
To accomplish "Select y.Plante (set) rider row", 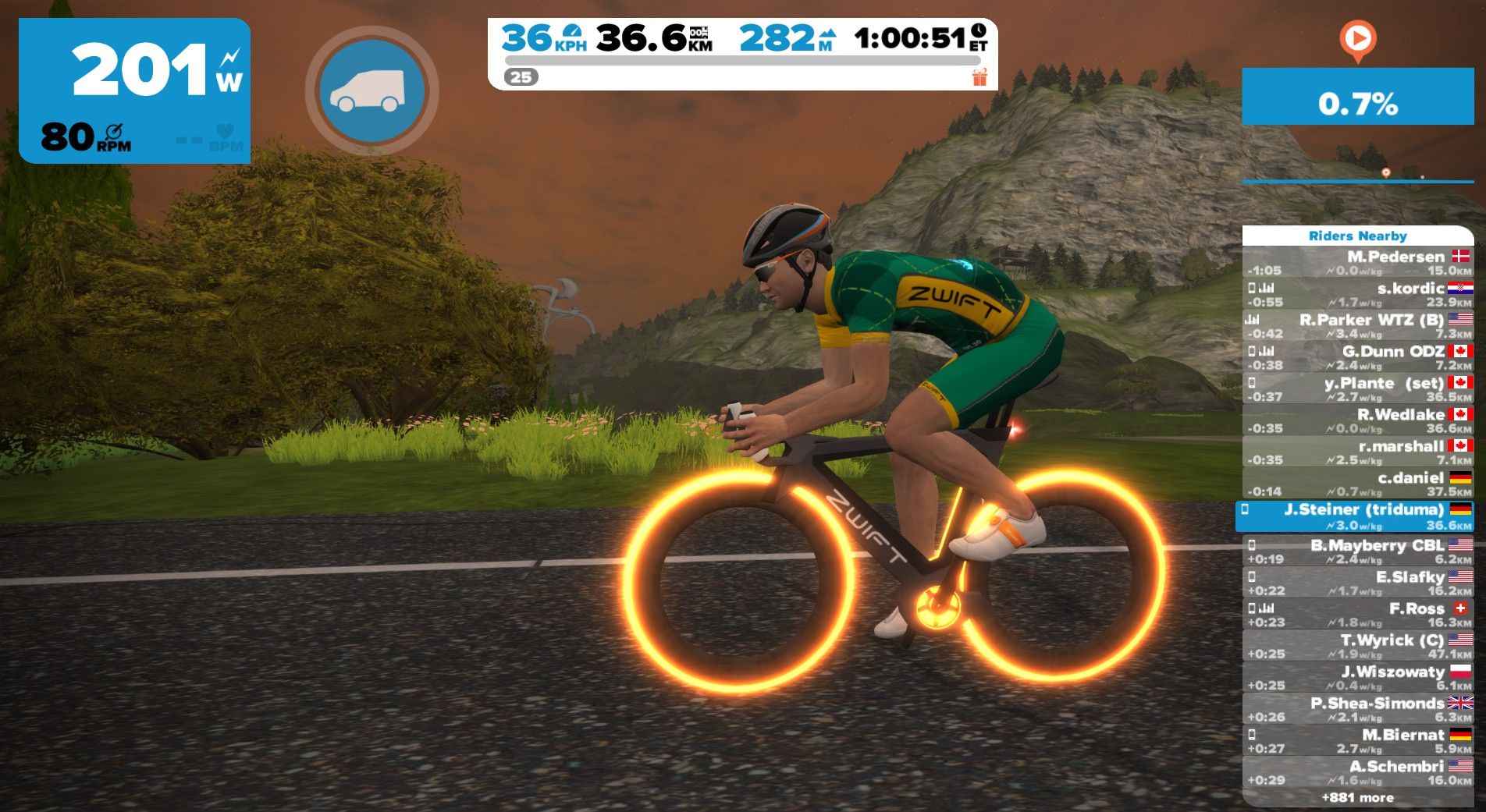I will 1357,389.
